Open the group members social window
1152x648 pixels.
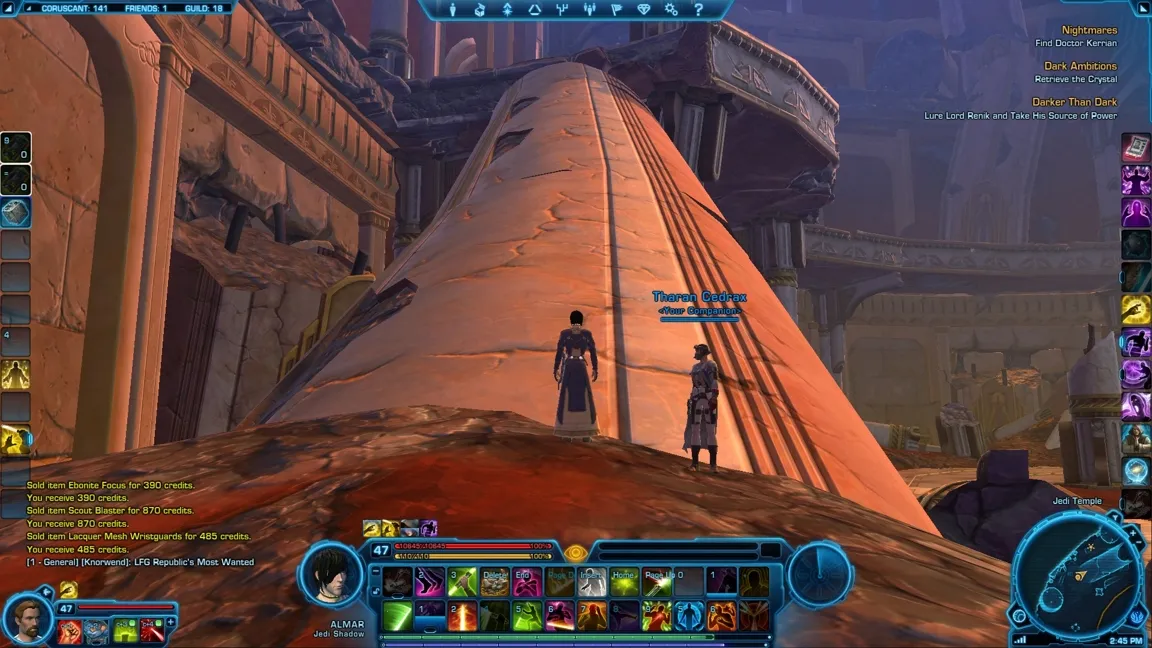(x=589, y=10)
